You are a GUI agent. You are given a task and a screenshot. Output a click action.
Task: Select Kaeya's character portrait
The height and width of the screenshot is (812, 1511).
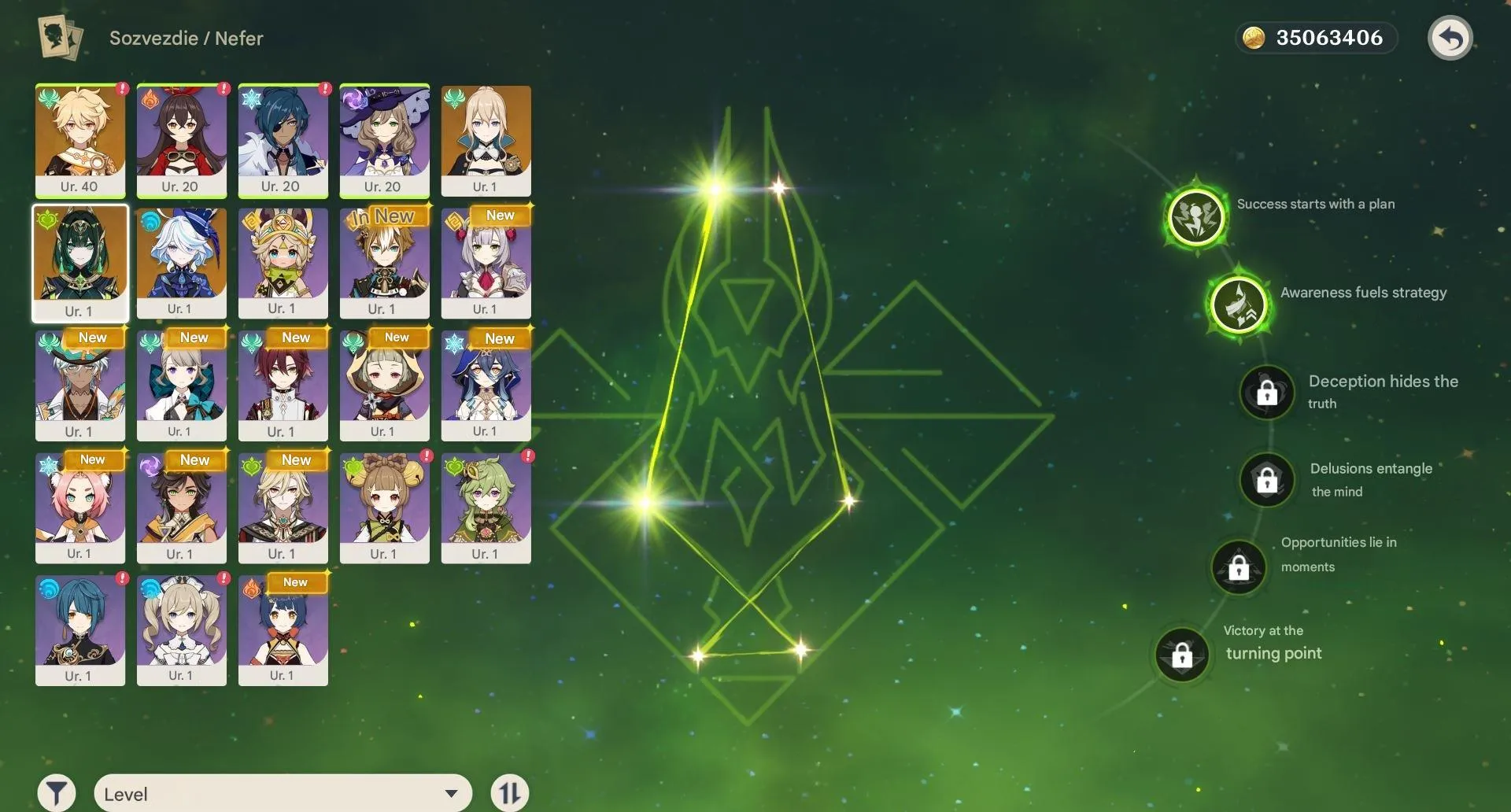click(283, 140)
